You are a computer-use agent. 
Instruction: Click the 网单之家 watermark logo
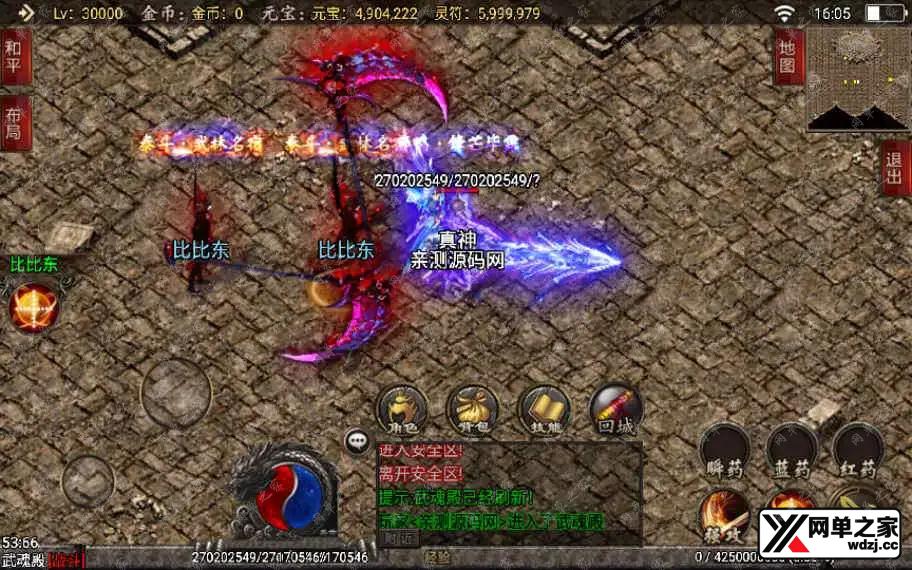click(829, 533)
